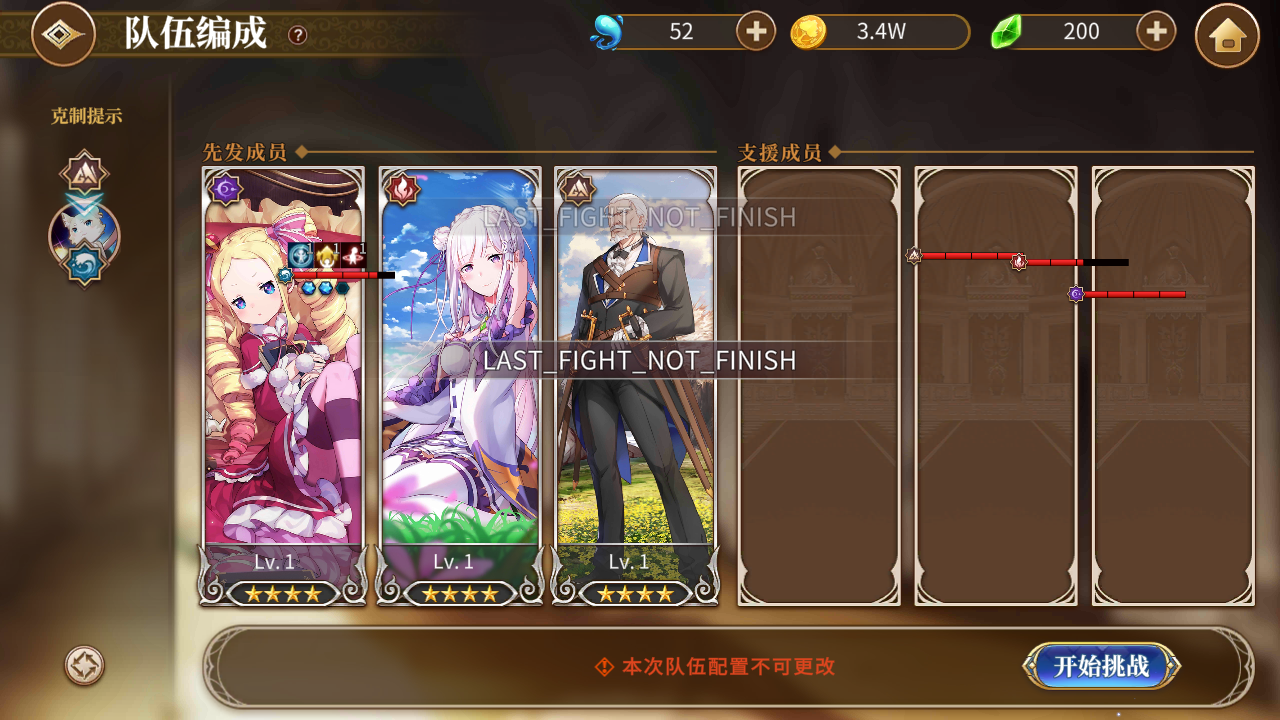Toggle the first blue gem pip on Beatrice's card

point(309,288)
